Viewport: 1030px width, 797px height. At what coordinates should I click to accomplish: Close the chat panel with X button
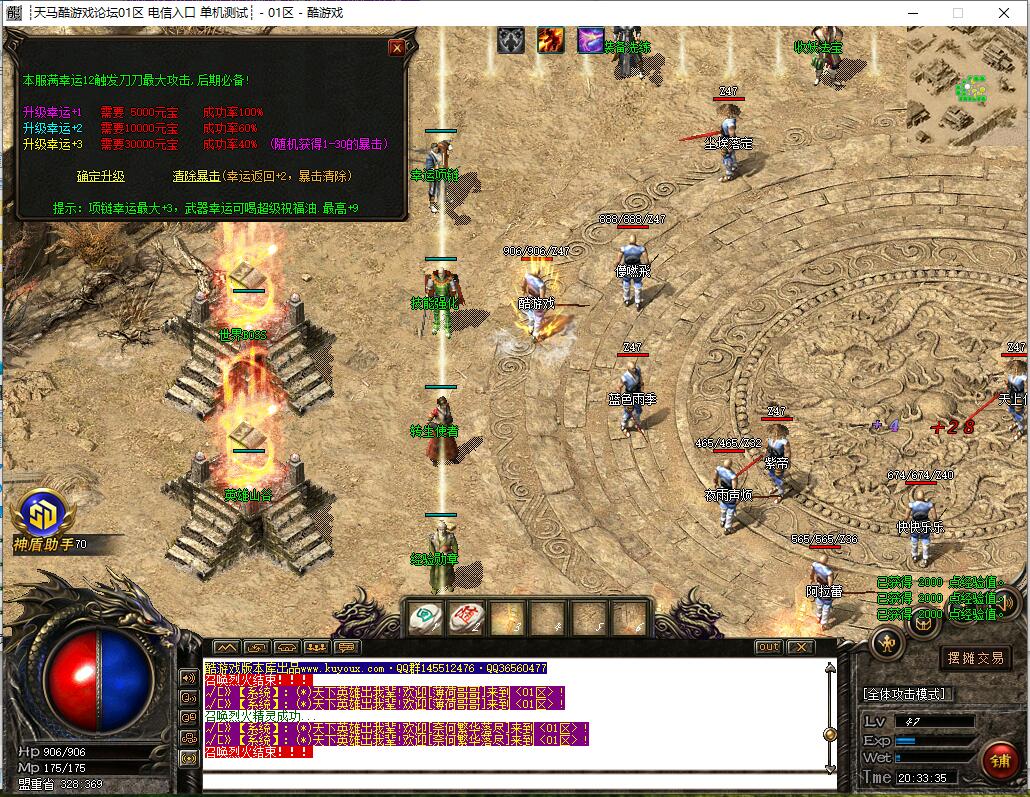800,647
